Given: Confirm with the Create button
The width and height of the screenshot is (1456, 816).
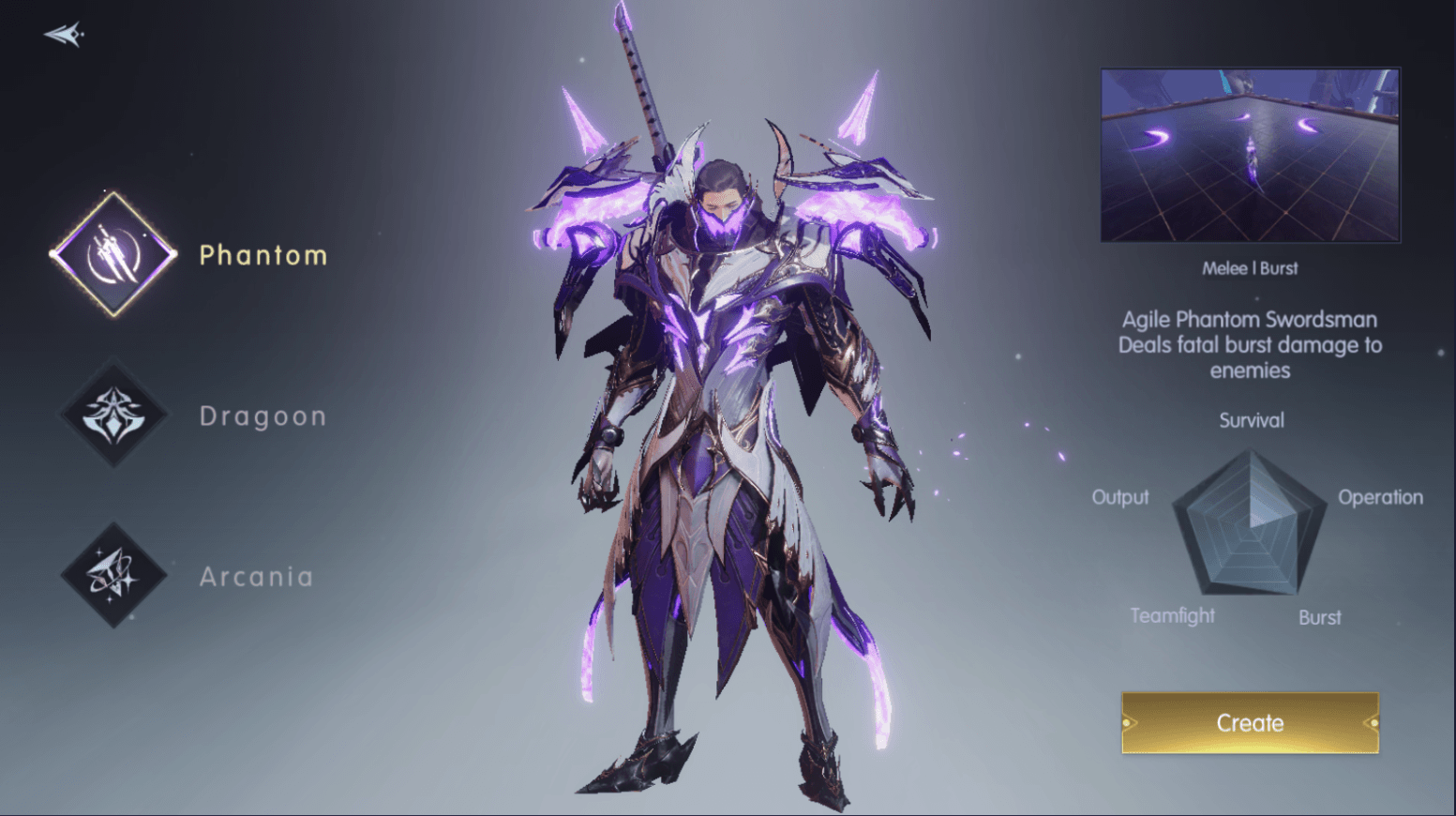Looking at the screenshot, I should click(1250, 722).
